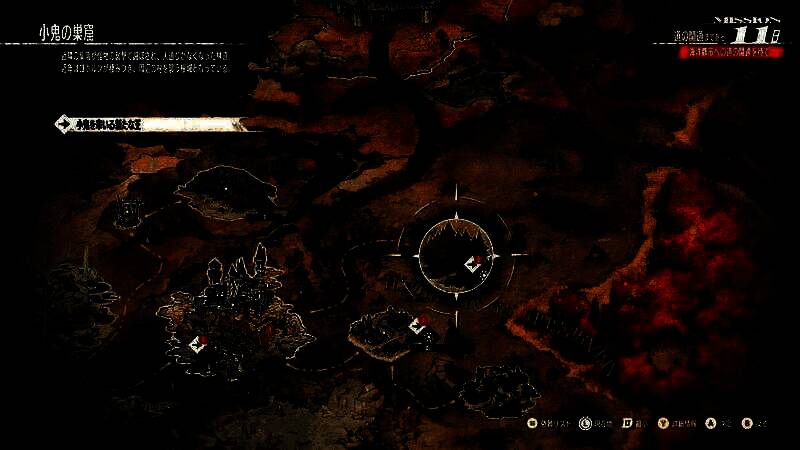Select the highlighted mission entry under 小鬼の巣窟
Screen dimensions: 800x450
(150, 125)
